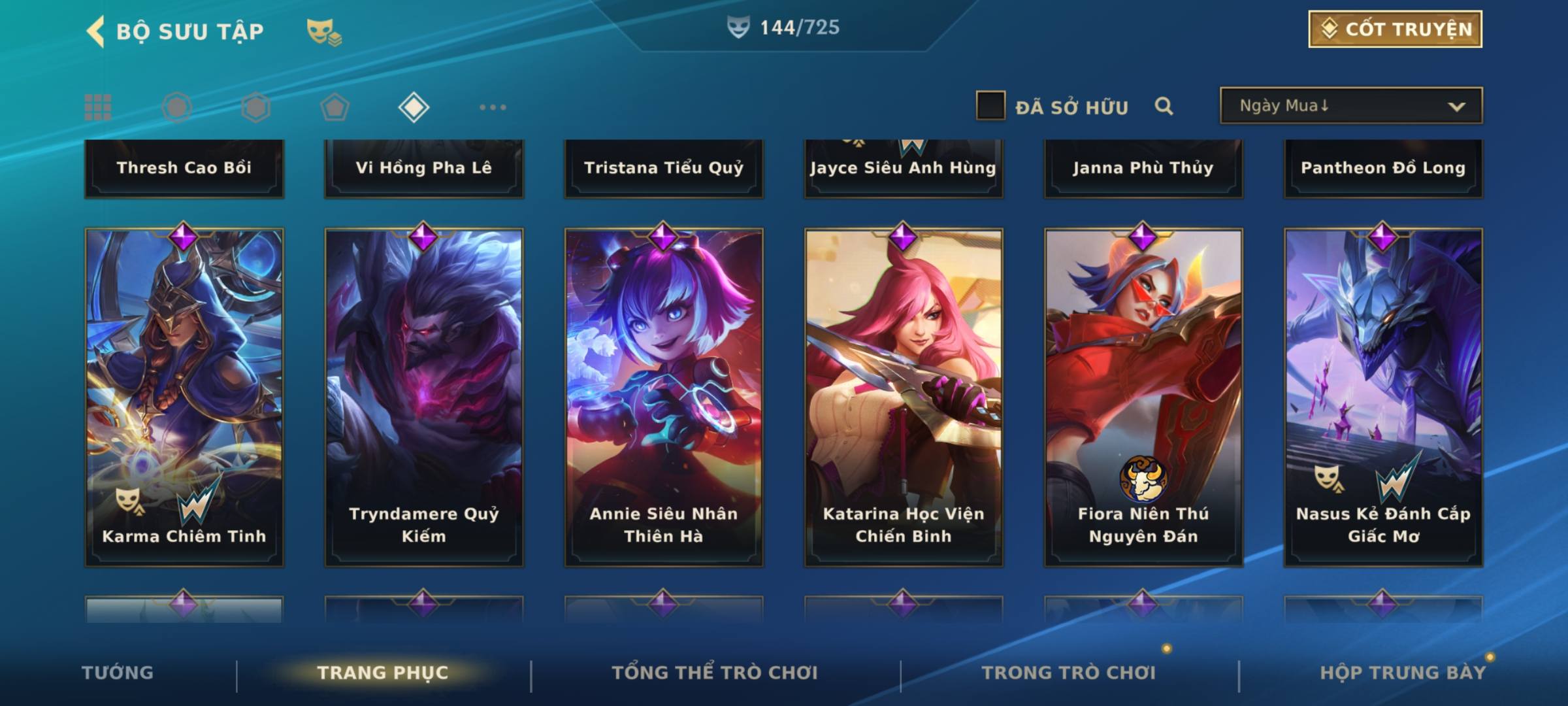Choose the white diamond rarity filter

click(414, 107)
